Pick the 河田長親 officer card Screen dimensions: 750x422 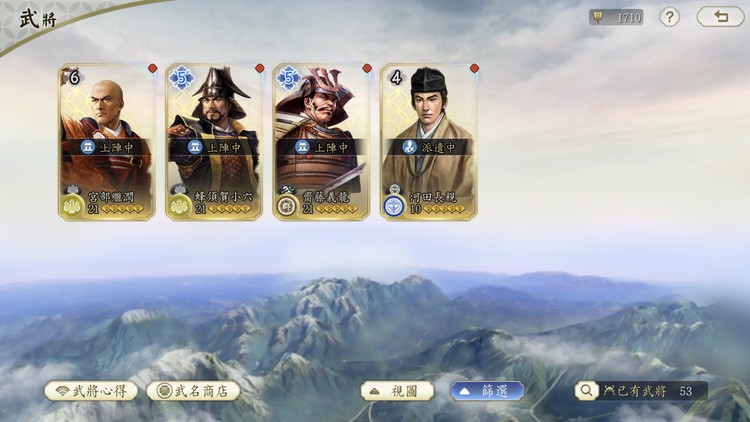tap(428, 142)
